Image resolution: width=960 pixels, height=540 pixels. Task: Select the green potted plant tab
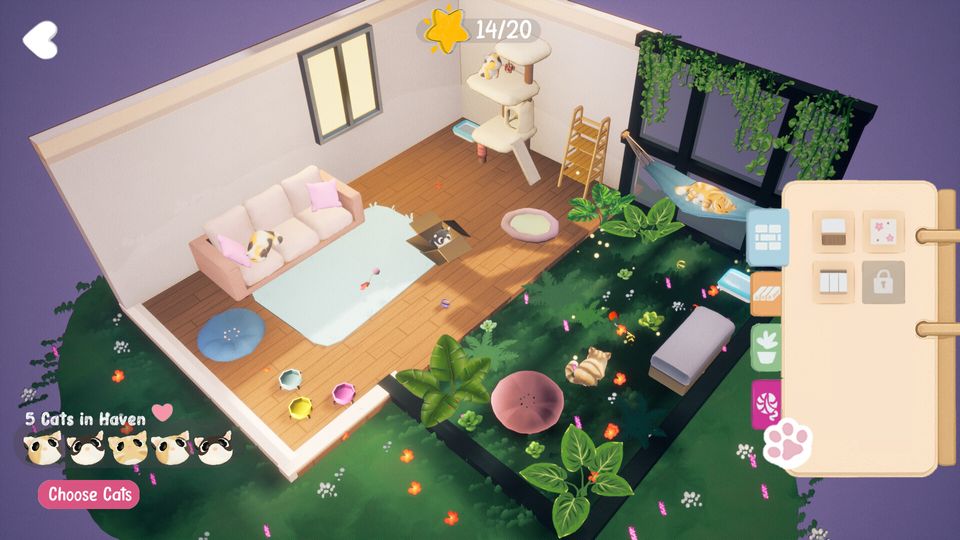tap(768, 347)
